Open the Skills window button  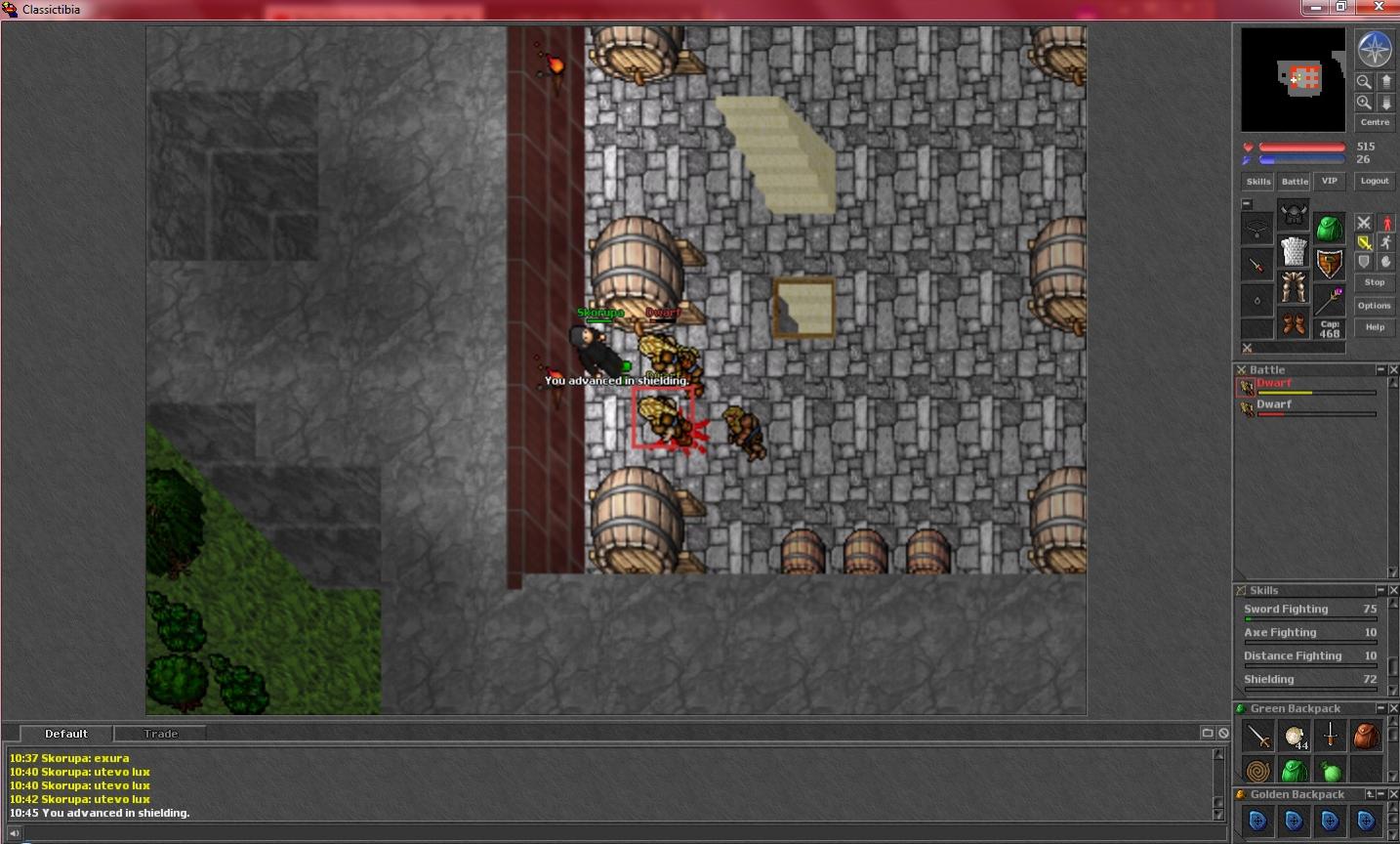coord(1257,182)
